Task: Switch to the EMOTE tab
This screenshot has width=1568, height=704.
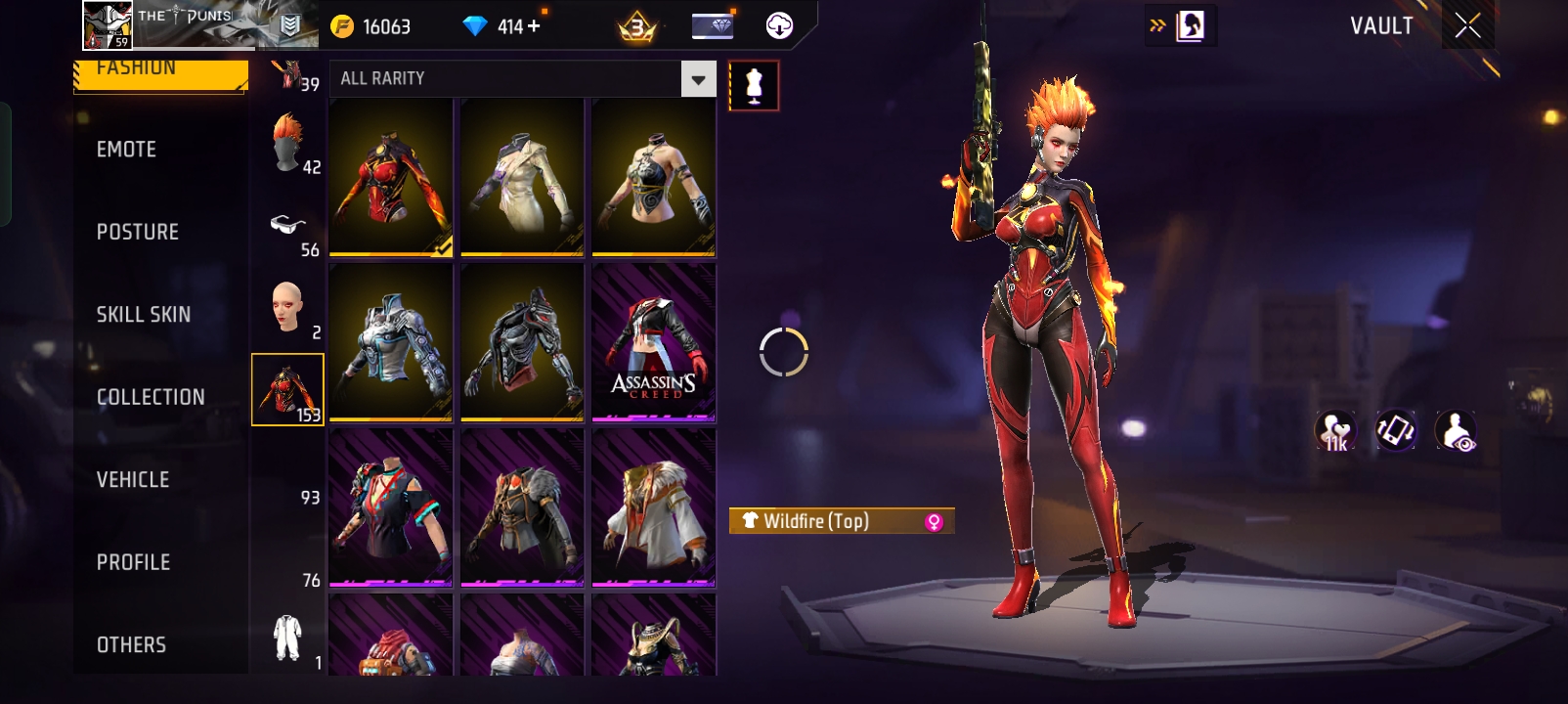Action: click(125, 149)
